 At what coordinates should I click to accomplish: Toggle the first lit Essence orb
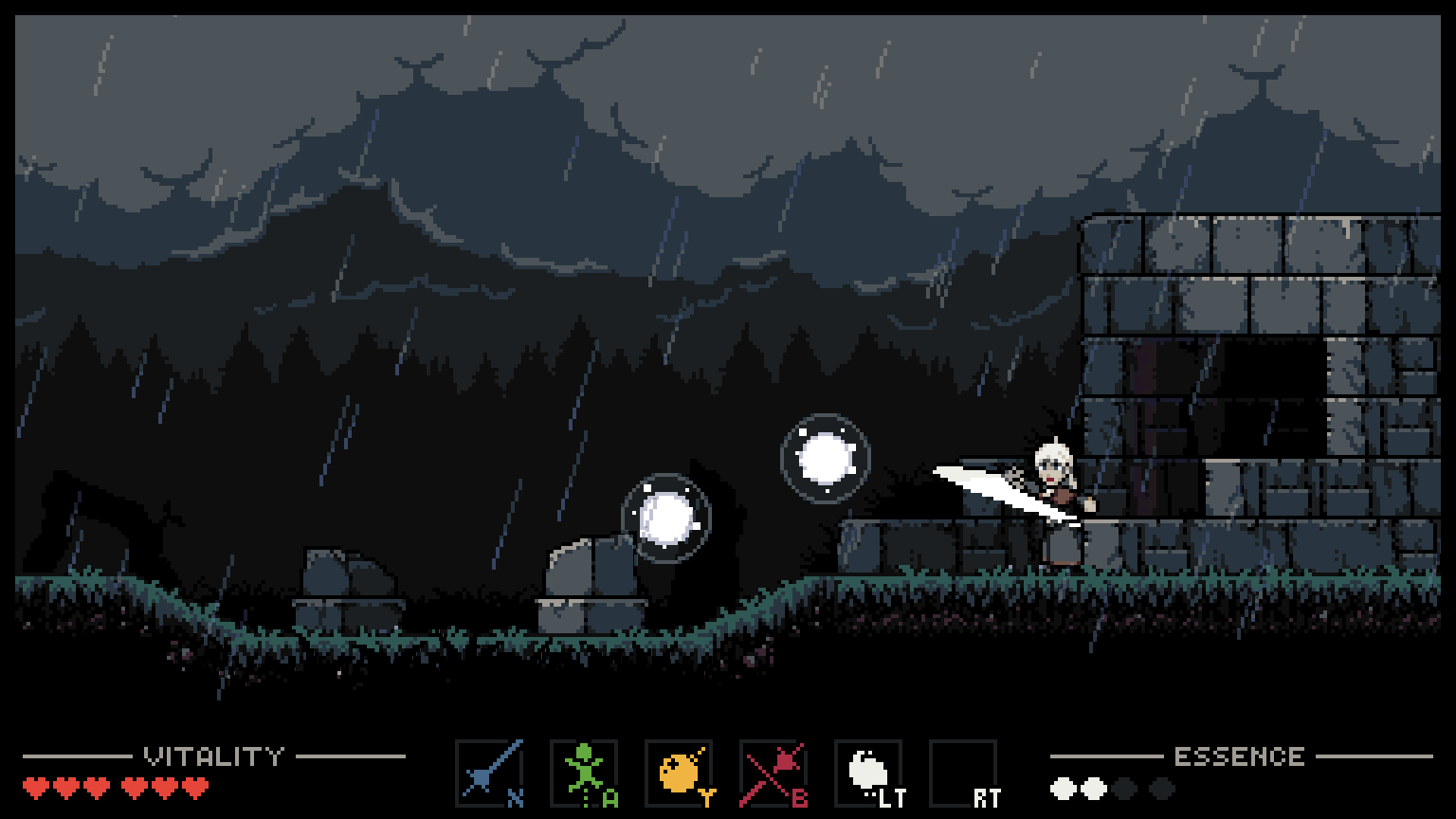coord(1063,786)
